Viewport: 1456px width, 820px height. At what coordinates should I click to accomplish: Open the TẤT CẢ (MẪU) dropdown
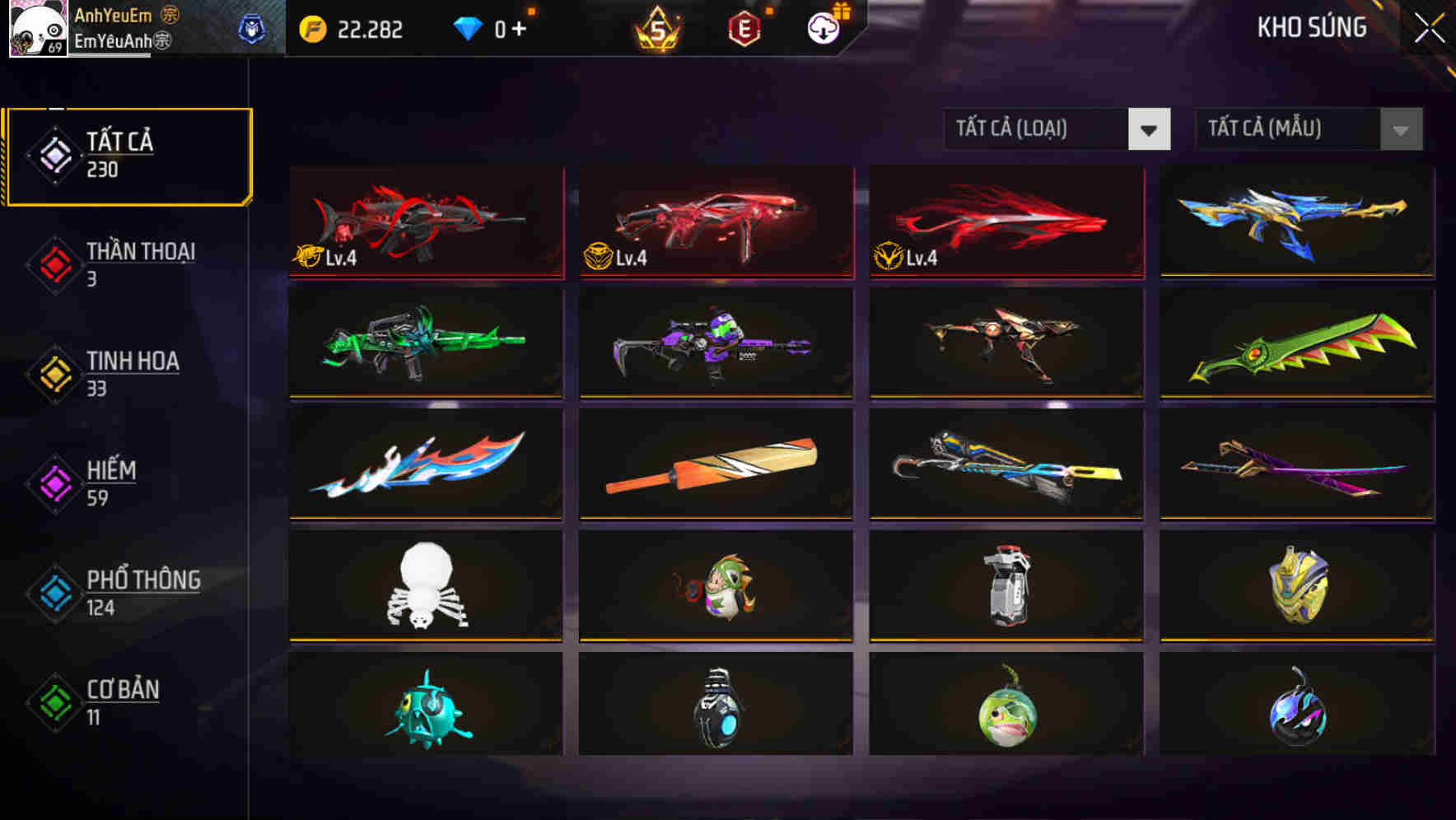click(1285, 129)
